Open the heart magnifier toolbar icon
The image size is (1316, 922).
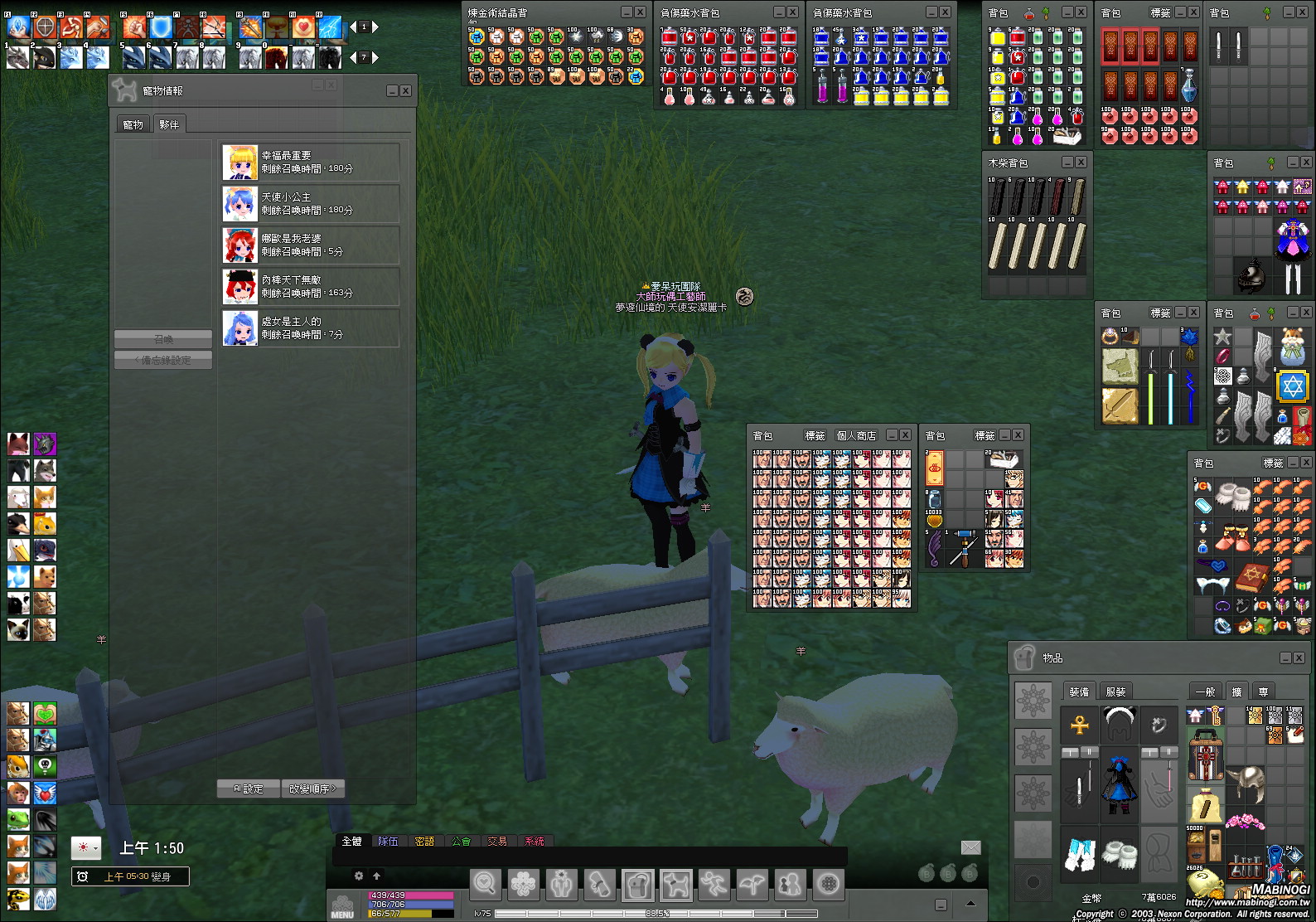pos(485,885)
